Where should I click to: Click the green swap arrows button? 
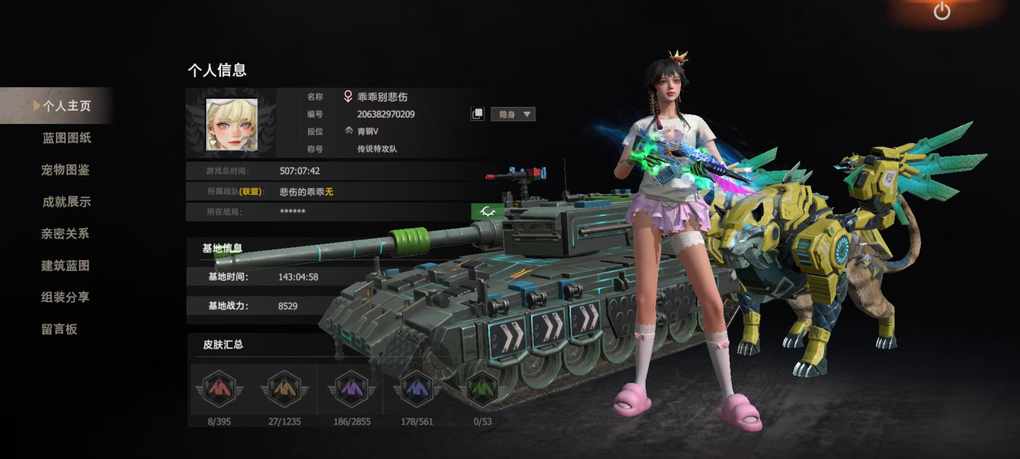point(488,211)
